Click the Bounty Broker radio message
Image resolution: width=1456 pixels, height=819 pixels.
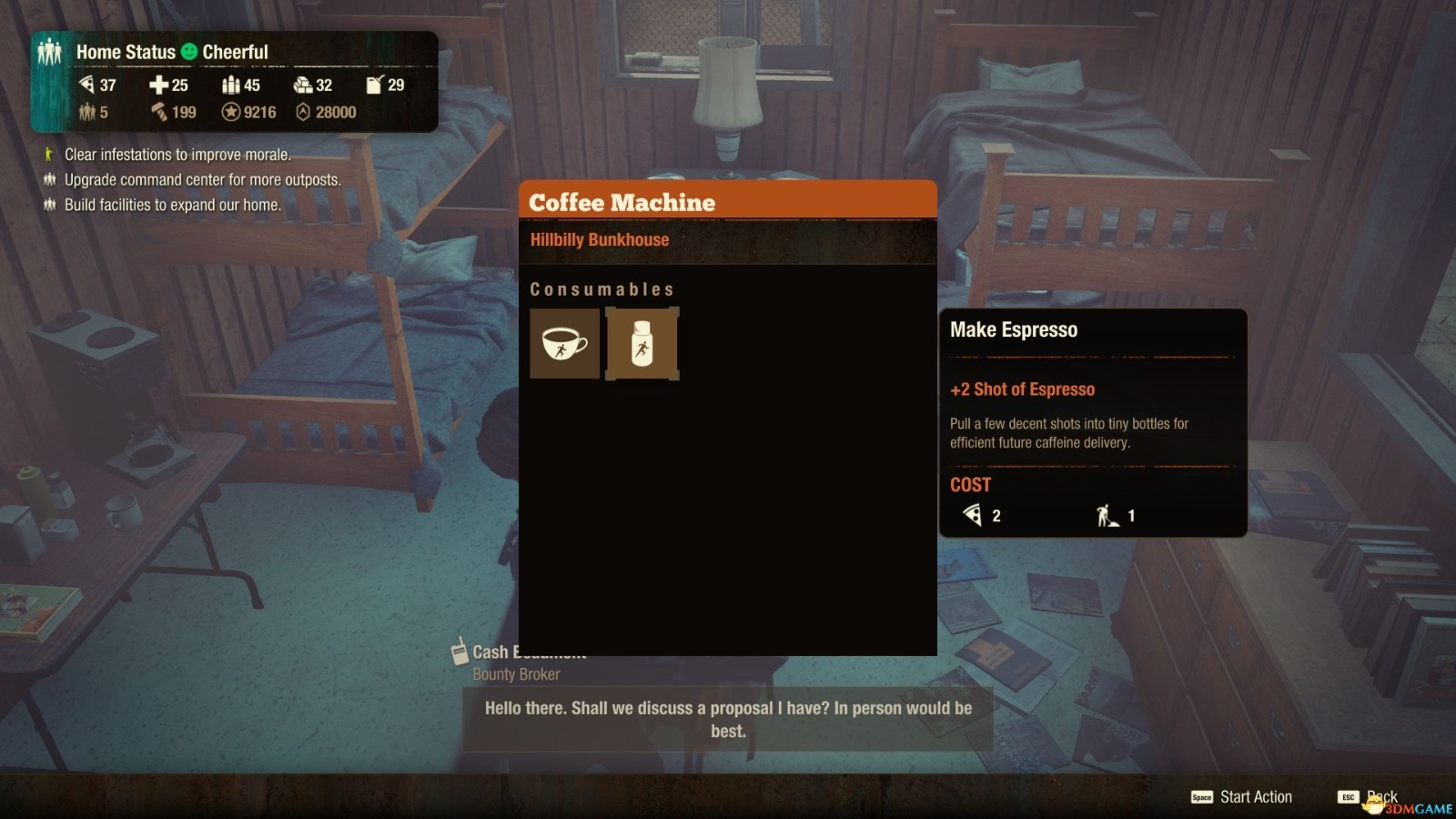(x=727, y=719)
